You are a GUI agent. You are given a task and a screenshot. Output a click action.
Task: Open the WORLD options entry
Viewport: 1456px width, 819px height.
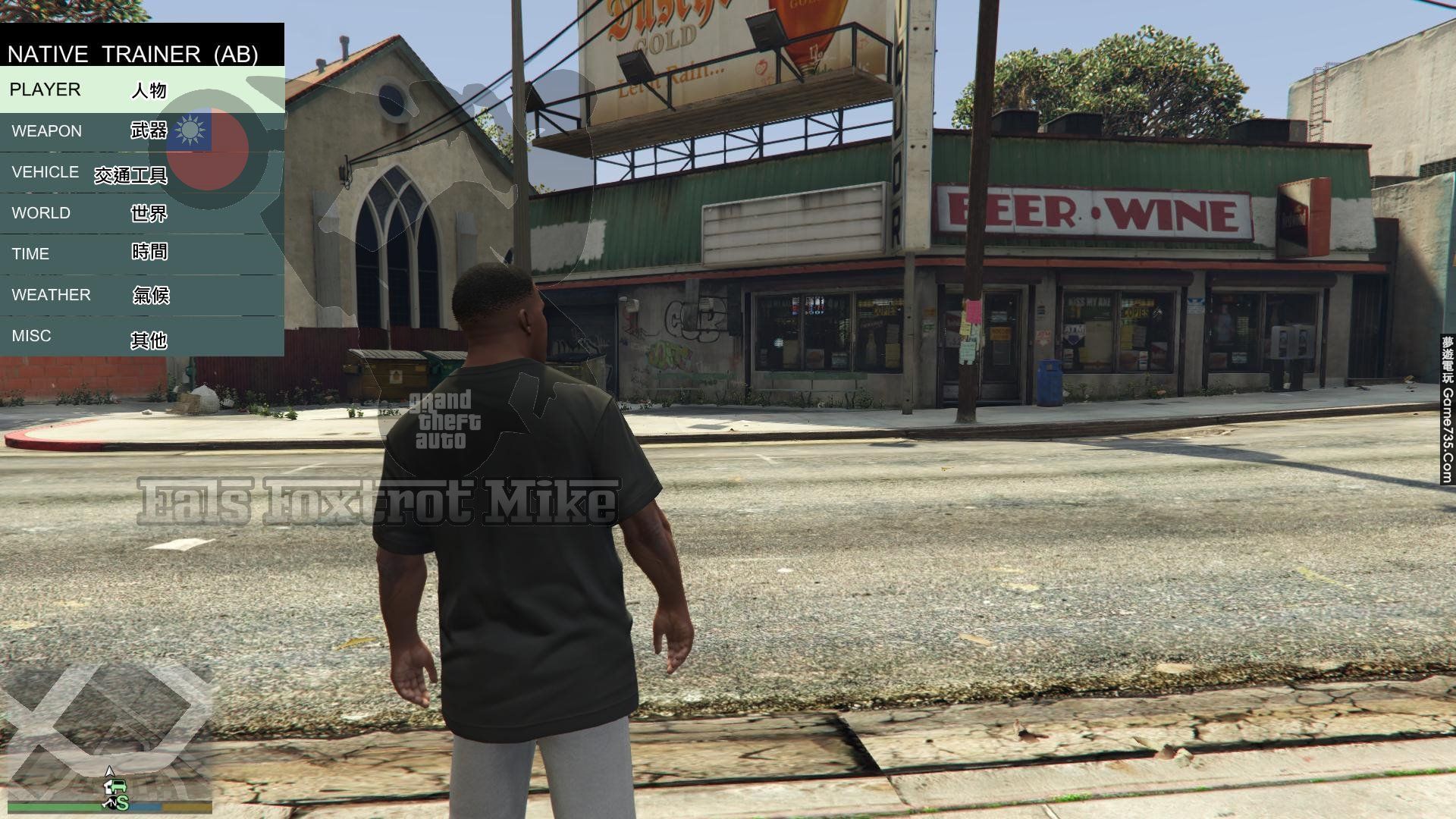pyautogui.click(x=142, y=213)
